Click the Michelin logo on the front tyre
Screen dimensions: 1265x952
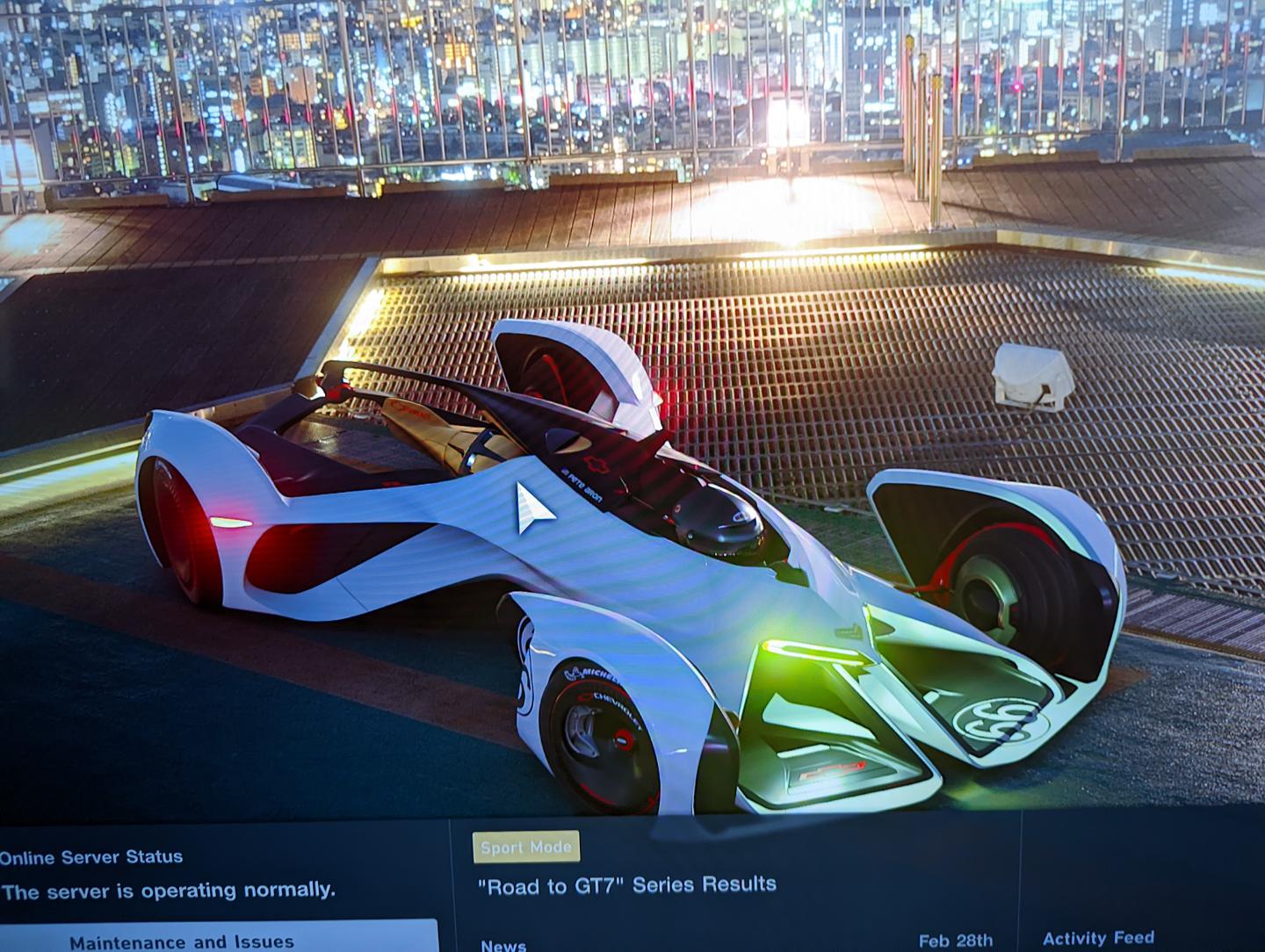coord(590,673)
